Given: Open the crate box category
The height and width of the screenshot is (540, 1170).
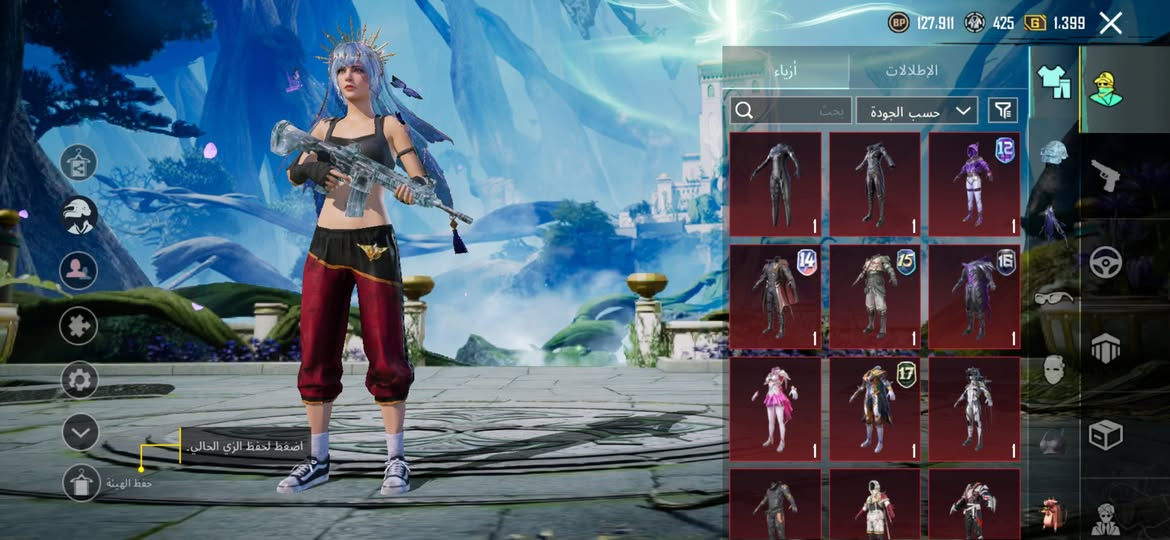Looking at the screenshot, I should pyautogui.click(x=1105, y=435).
